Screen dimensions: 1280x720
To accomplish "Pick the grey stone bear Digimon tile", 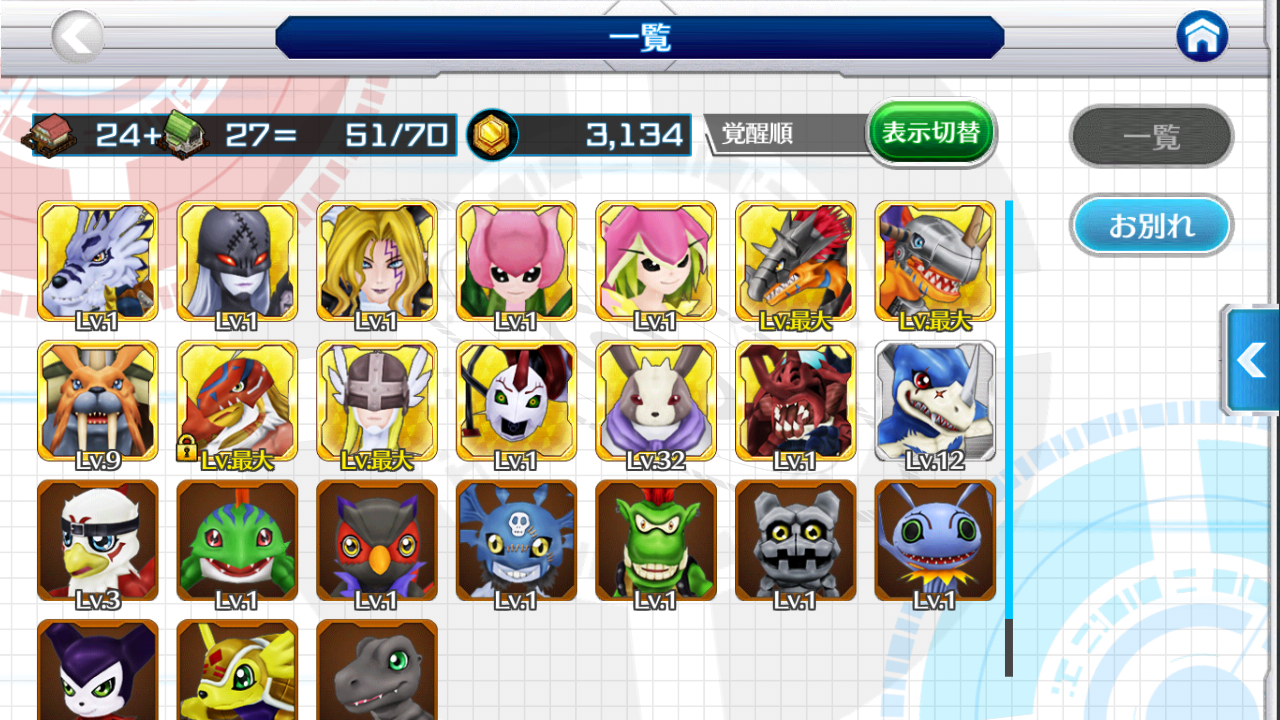I will (795, 541).
